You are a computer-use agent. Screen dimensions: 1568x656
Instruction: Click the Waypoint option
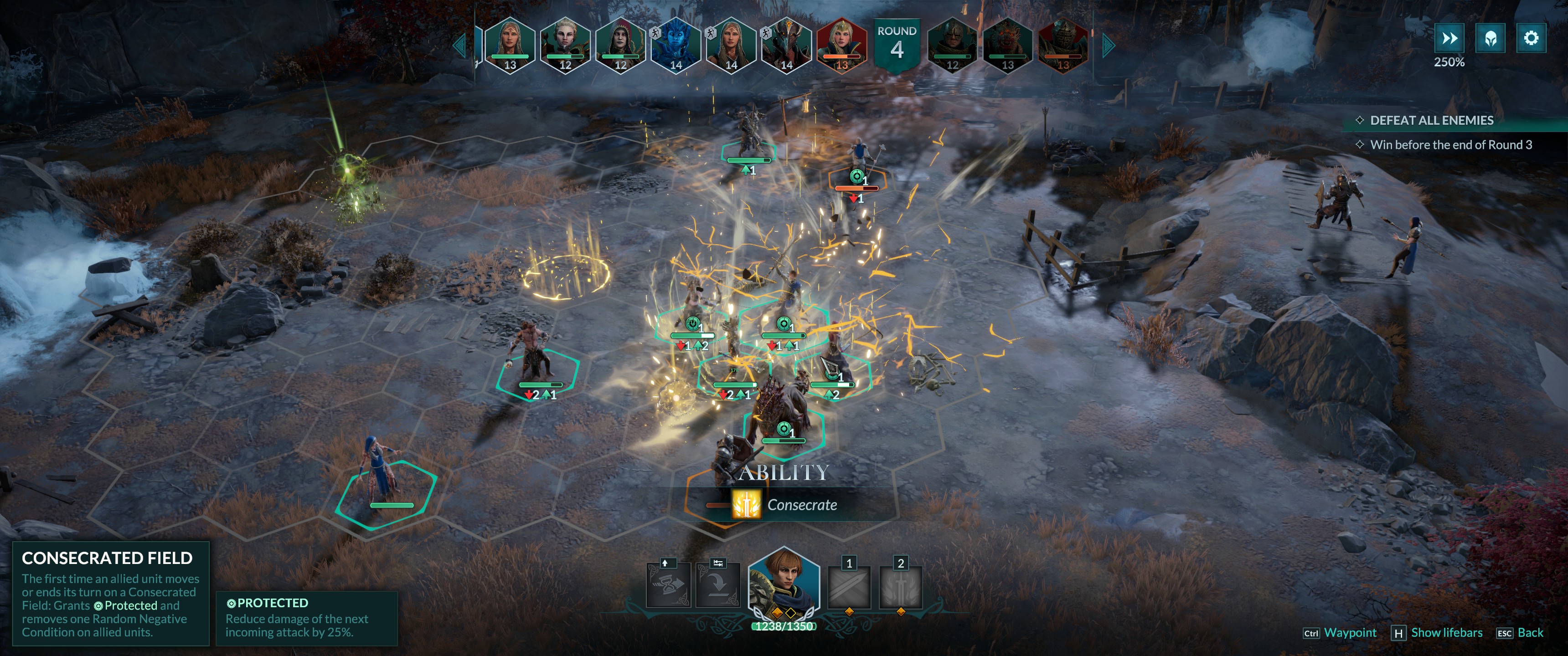coord(1350,633)
